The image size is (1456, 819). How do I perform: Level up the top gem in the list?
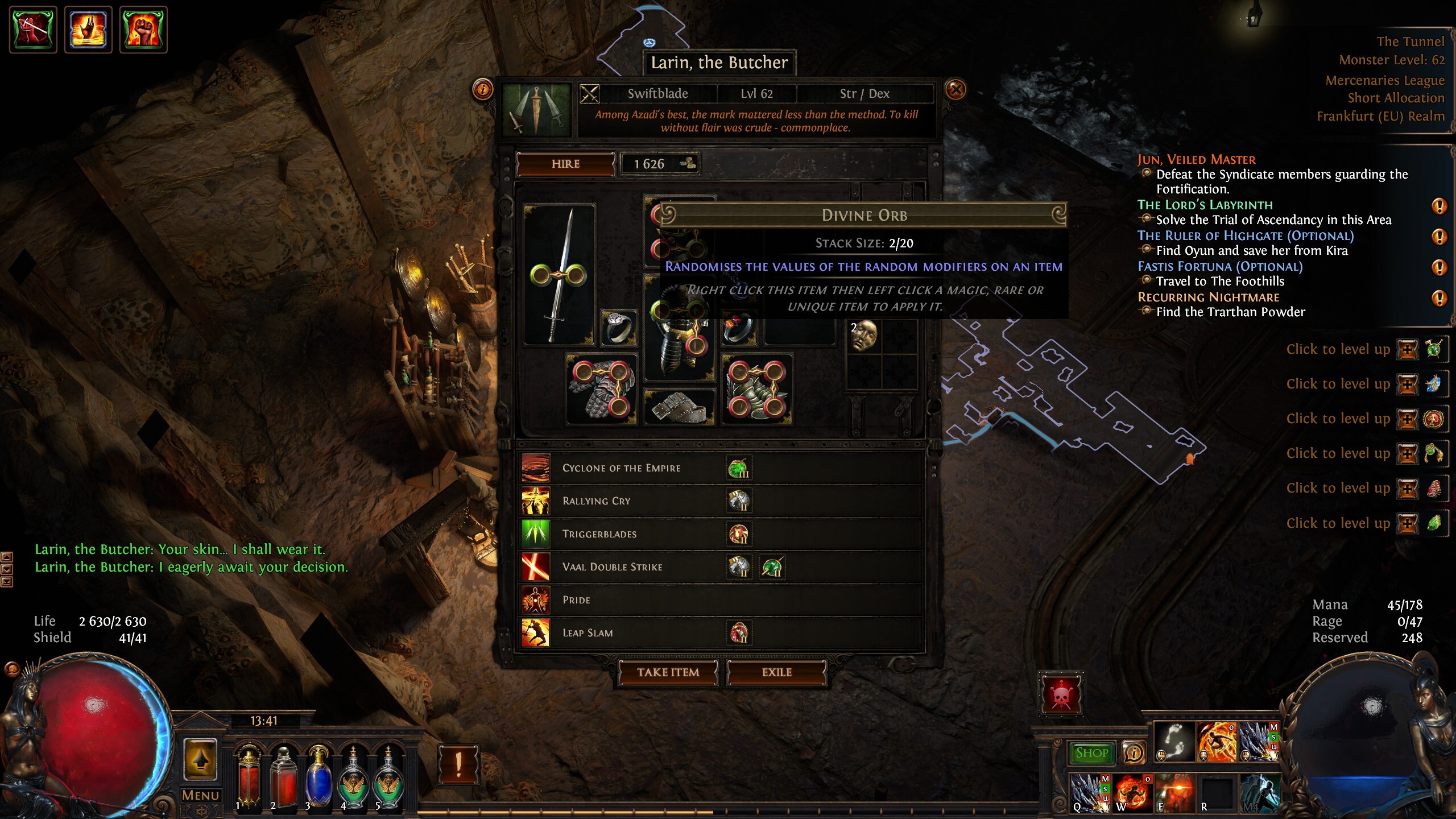[1407, 349]
